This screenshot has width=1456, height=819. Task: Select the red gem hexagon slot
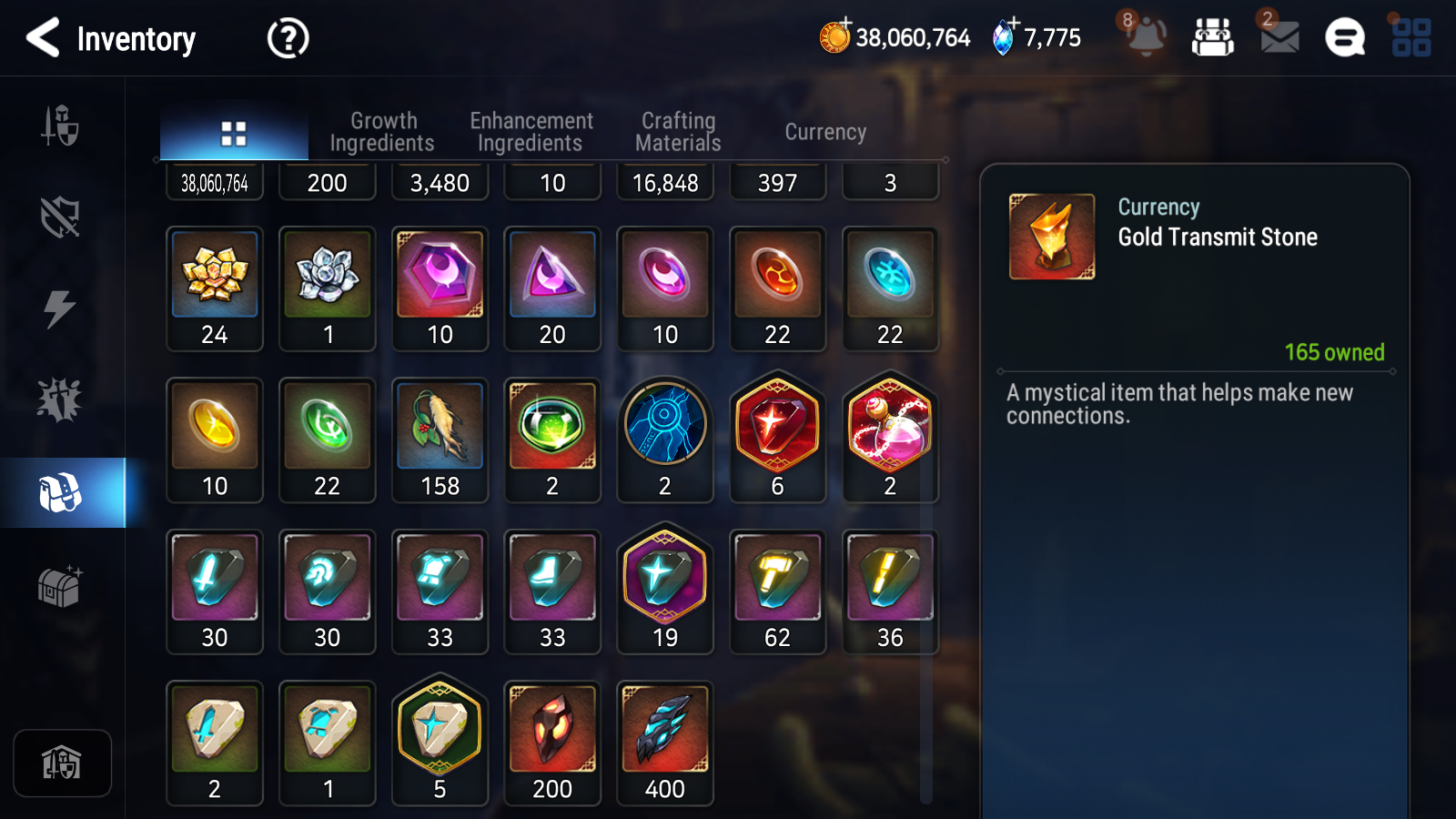click(777, 438)
